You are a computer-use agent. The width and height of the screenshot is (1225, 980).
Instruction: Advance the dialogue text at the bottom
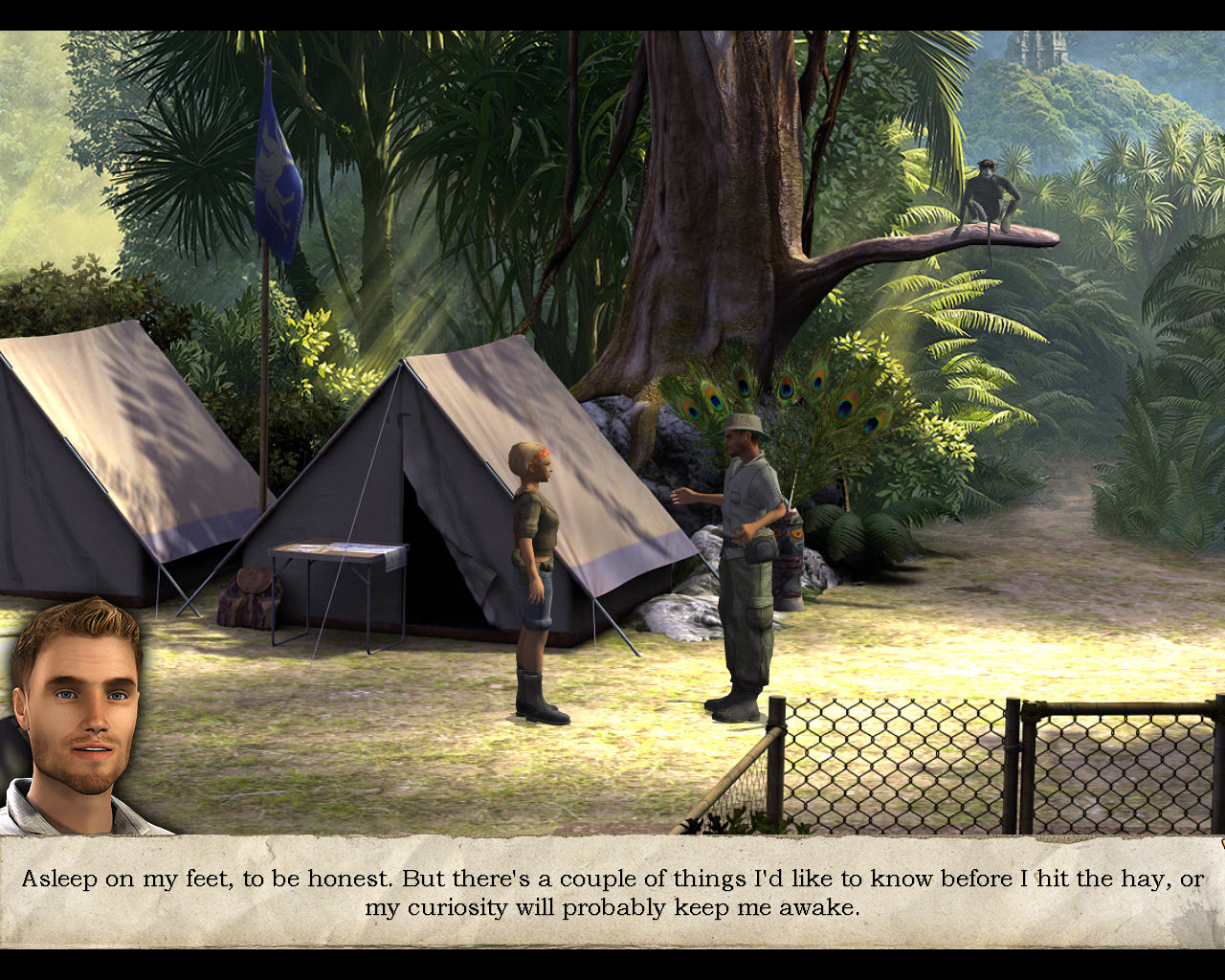tap(612, 890)
